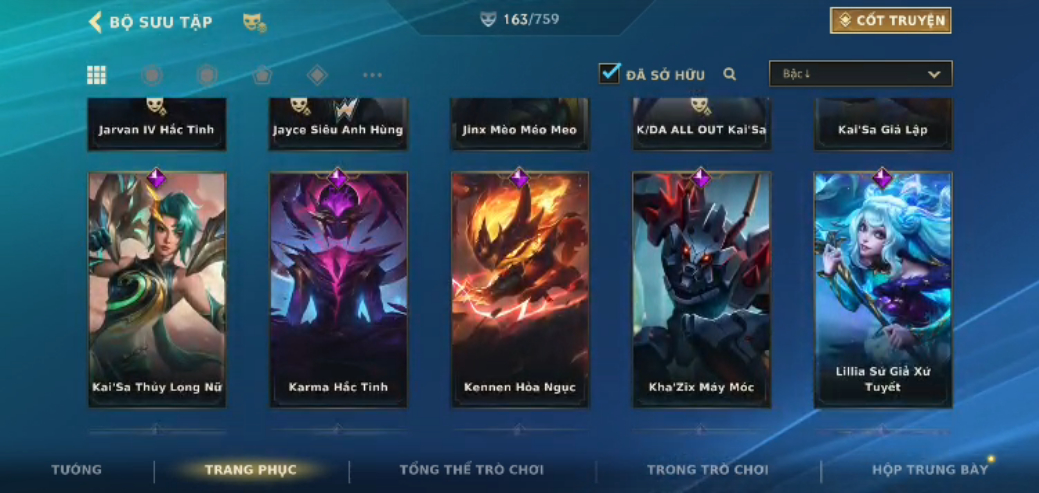Open the Jinx Mèo Méo Meo skin

520,125
